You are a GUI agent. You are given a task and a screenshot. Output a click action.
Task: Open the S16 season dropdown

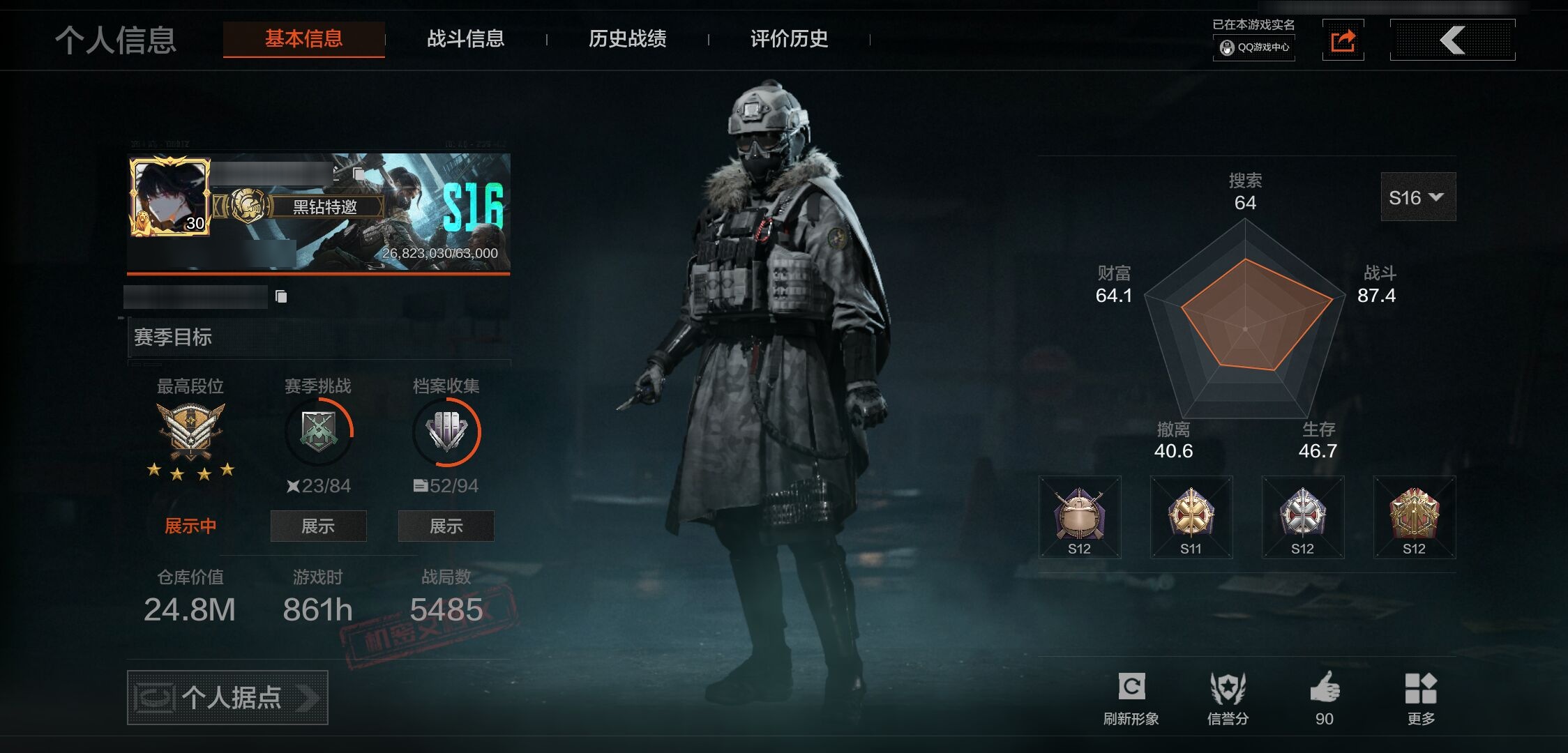click(x=1417, y=197)
